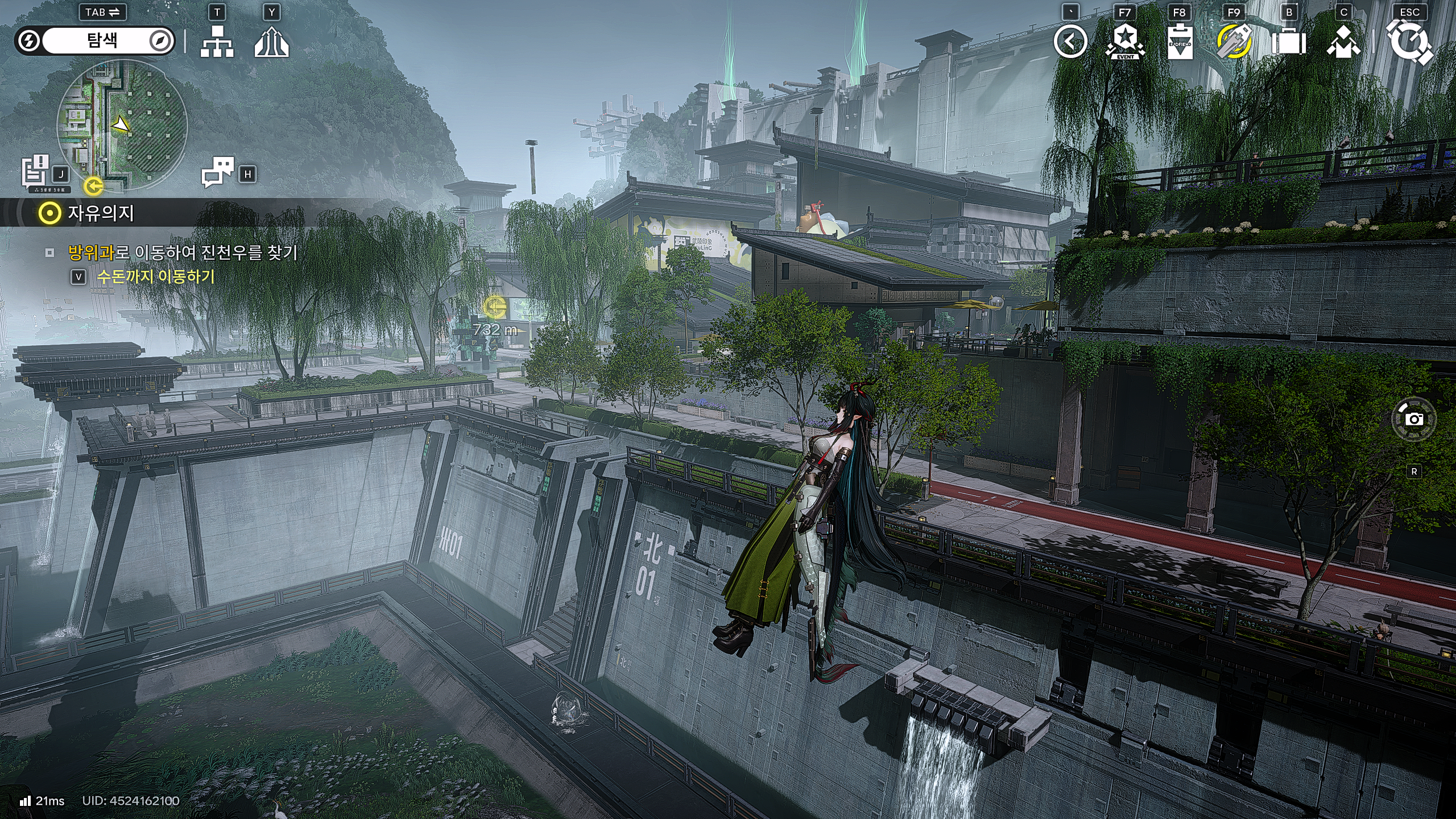Open the hierarchy network icon menu

217,42
